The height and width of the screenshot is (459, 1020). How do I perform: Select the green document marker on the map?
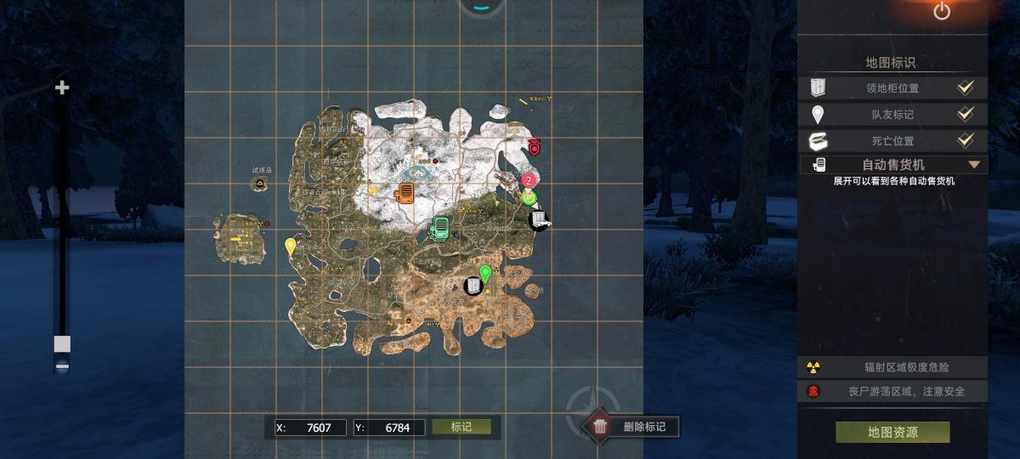[438, 229]
